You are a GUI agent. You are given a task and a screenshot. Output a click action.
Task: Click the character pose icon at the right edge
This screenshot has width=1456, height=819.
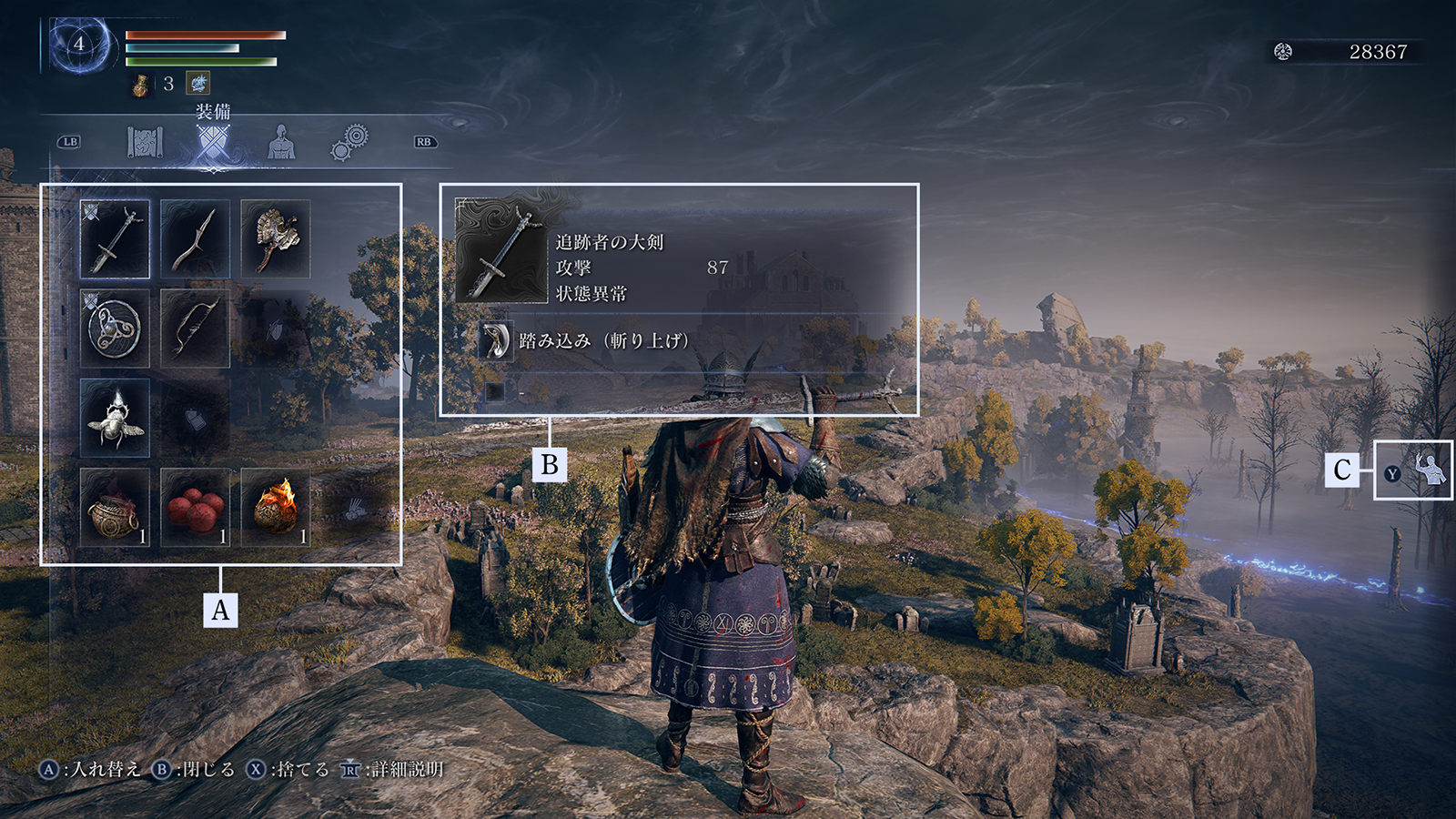point(1429,470)
